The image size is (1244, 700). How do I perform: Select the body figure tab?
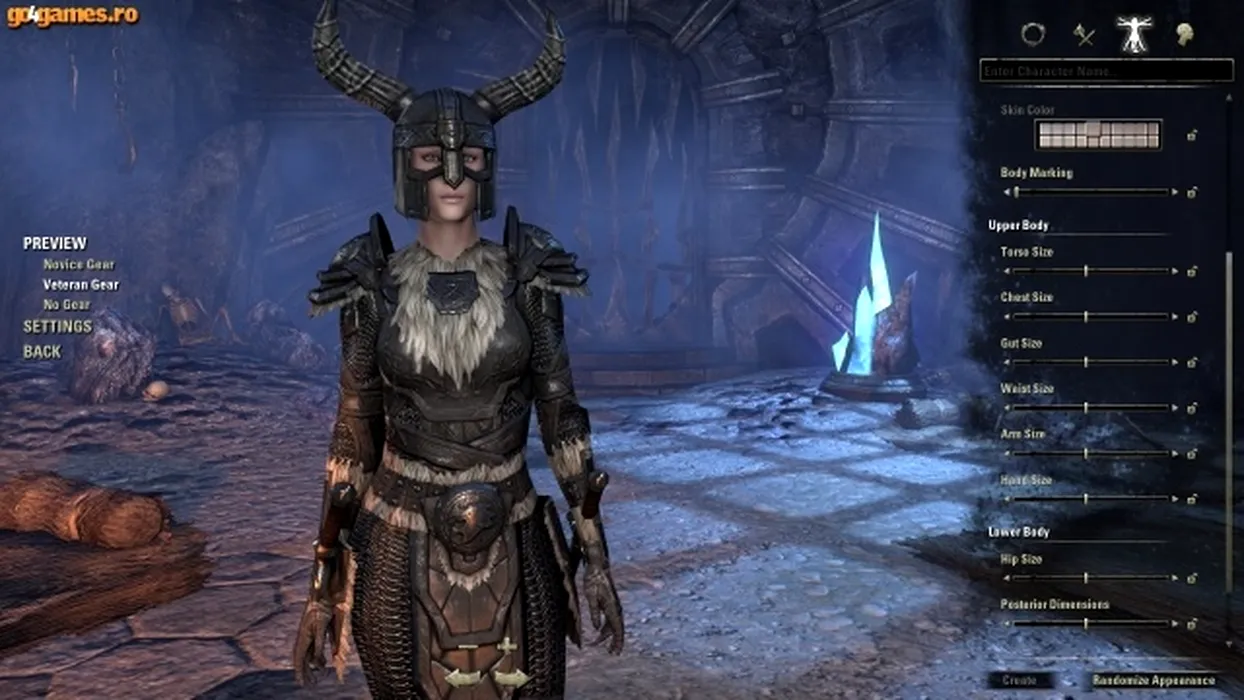tap(1134, 35)
